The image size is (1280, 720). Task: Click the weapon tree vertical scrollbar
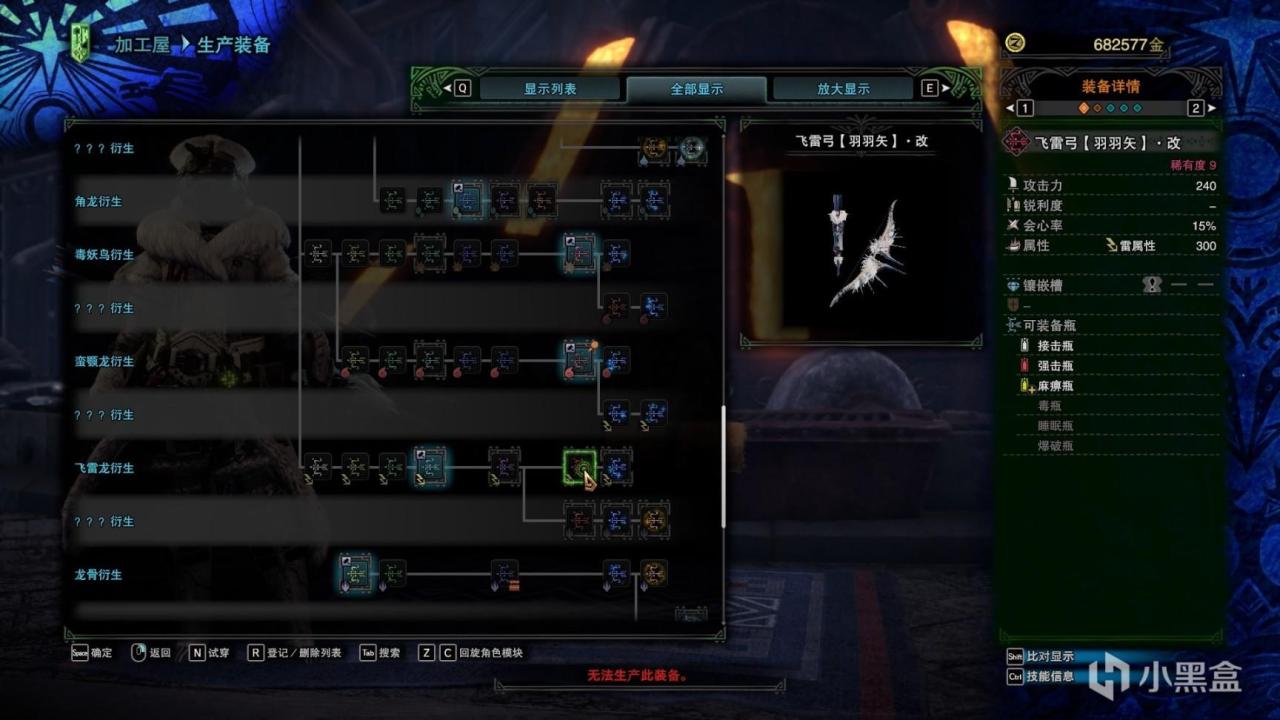pyautogui.click(x=723, y=465)
